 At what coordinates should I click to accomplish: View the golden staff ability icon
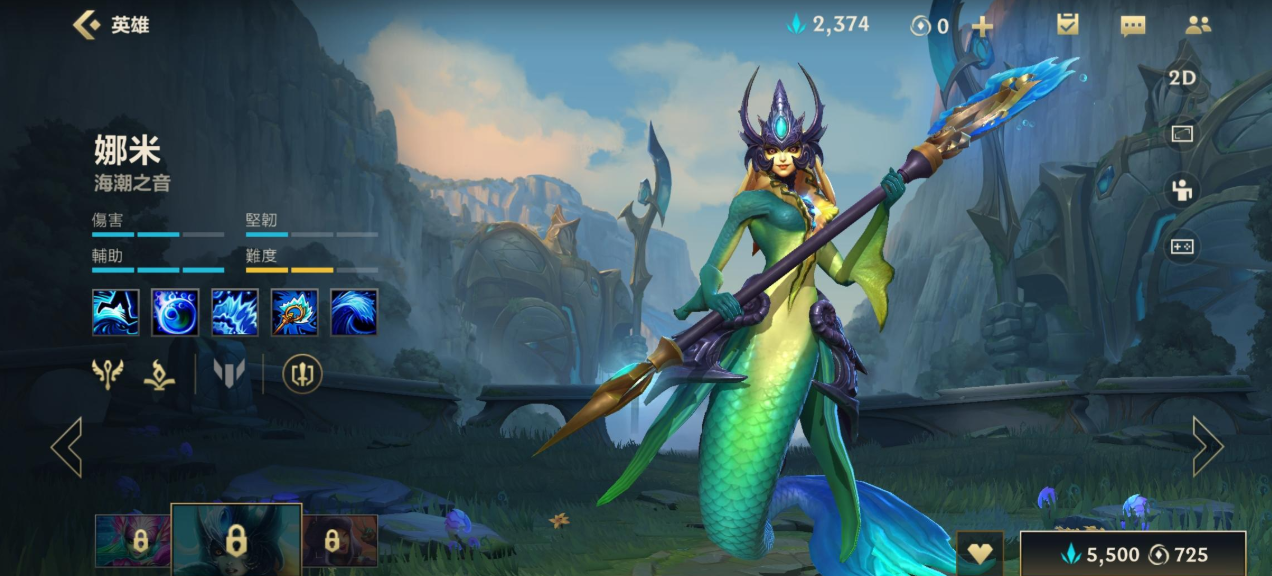point(294,312)
